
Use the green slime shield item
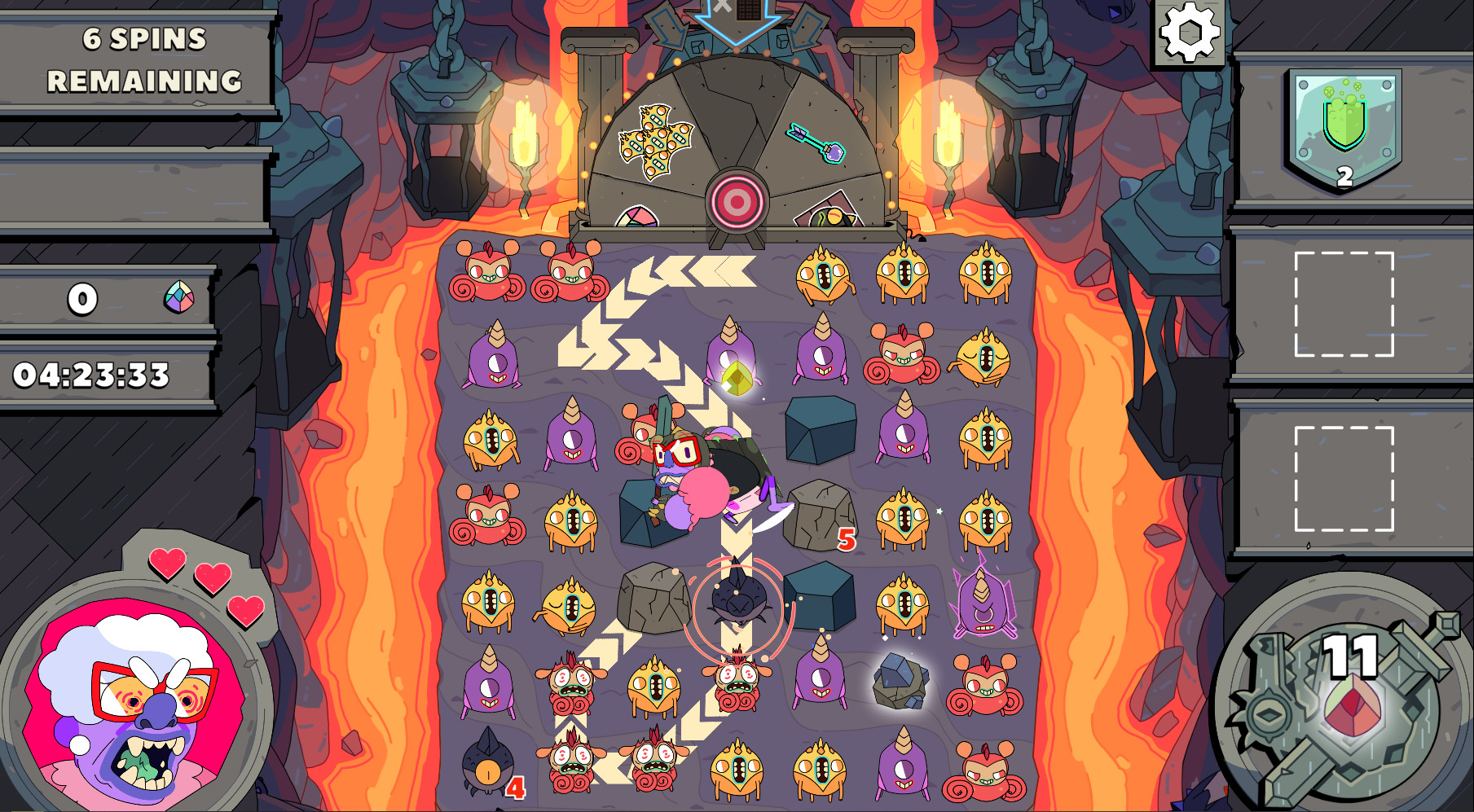tap(1346, 126)
